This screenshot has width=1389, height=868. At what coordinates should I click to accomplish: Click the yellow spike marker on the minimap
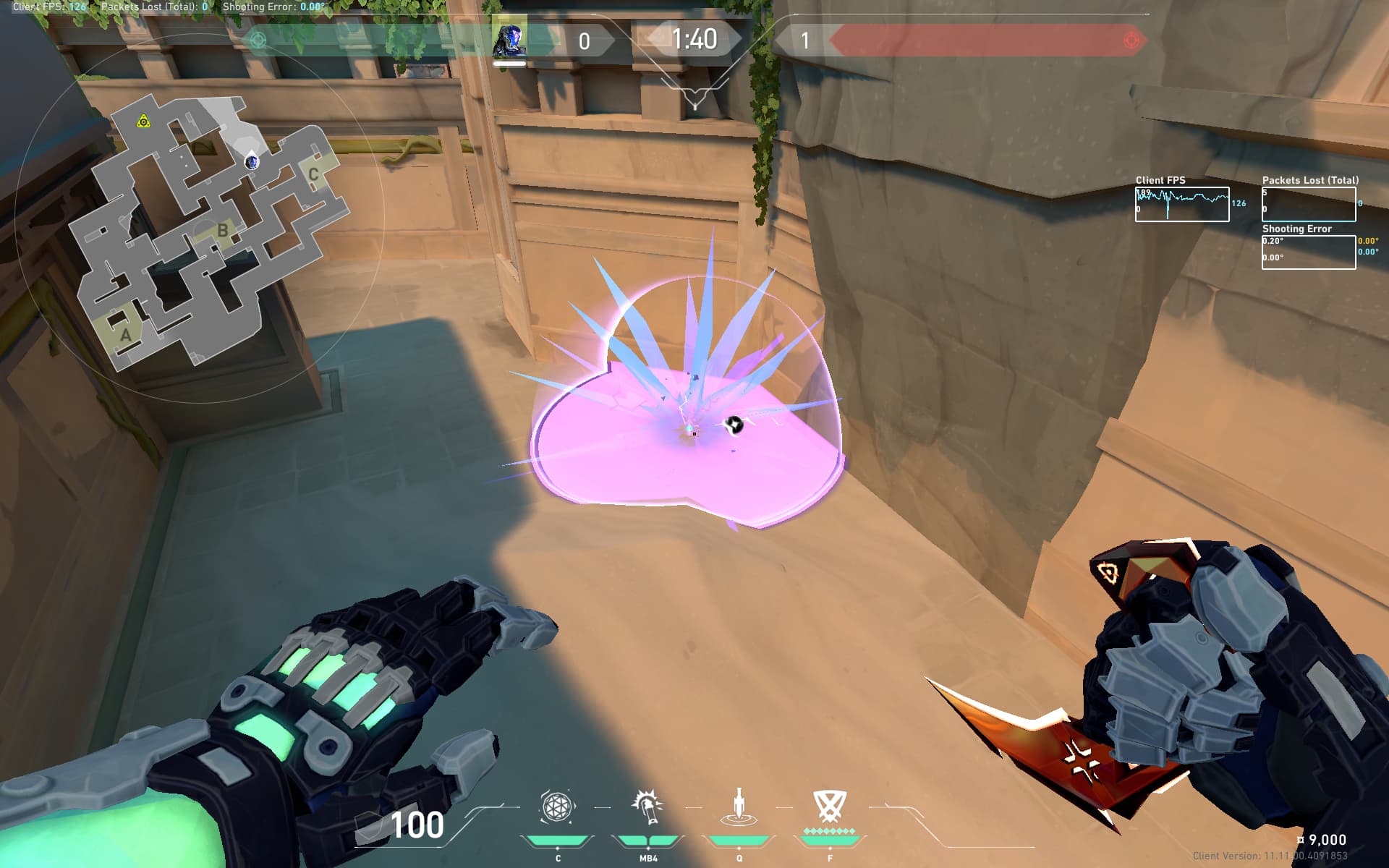pos(143,122)
